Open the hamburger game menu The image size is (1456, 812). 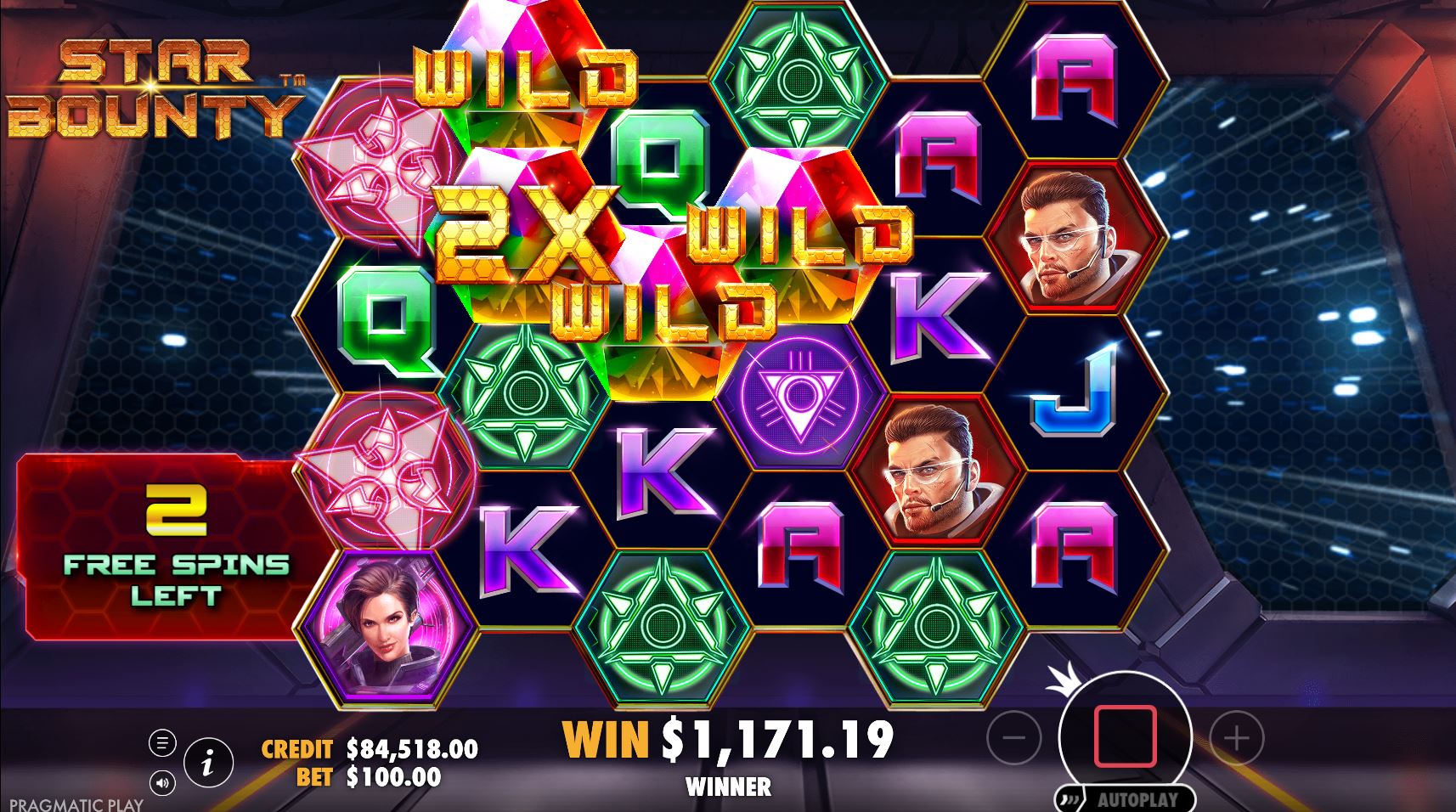tap(163, 742)
